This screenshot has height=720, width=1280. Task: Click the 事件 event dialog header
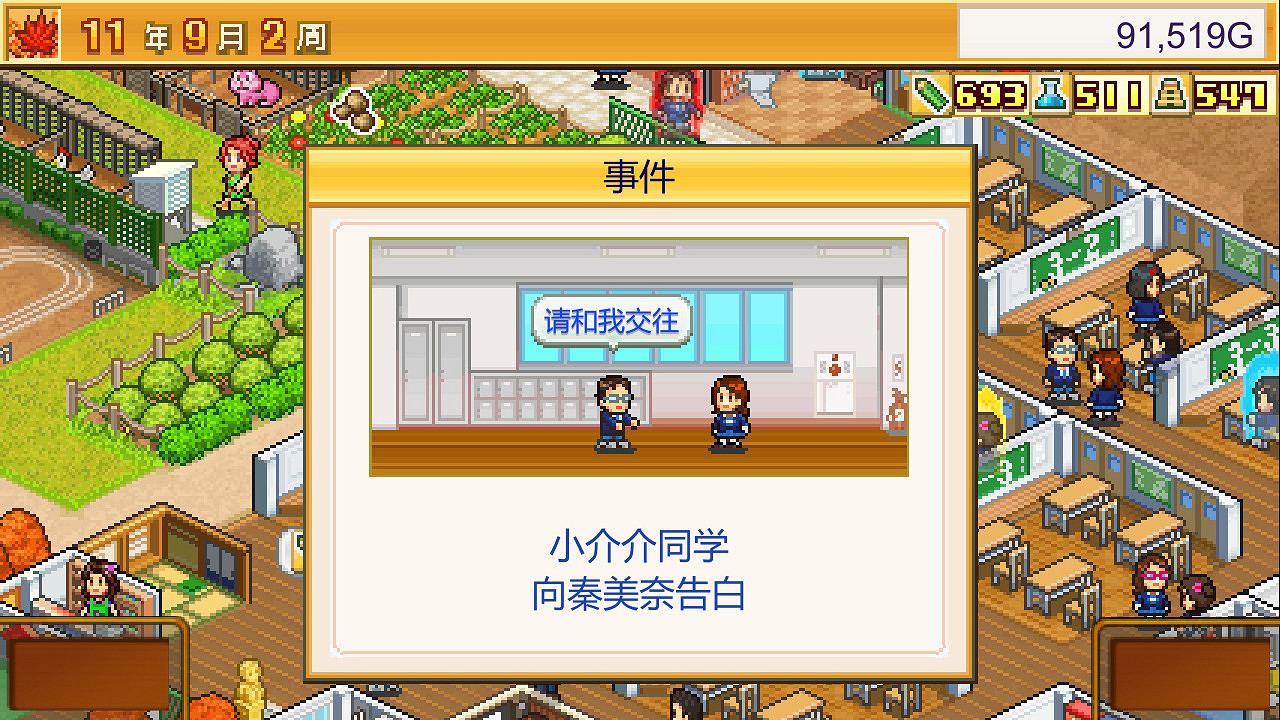pyautogui.click(x=639, y=177)
